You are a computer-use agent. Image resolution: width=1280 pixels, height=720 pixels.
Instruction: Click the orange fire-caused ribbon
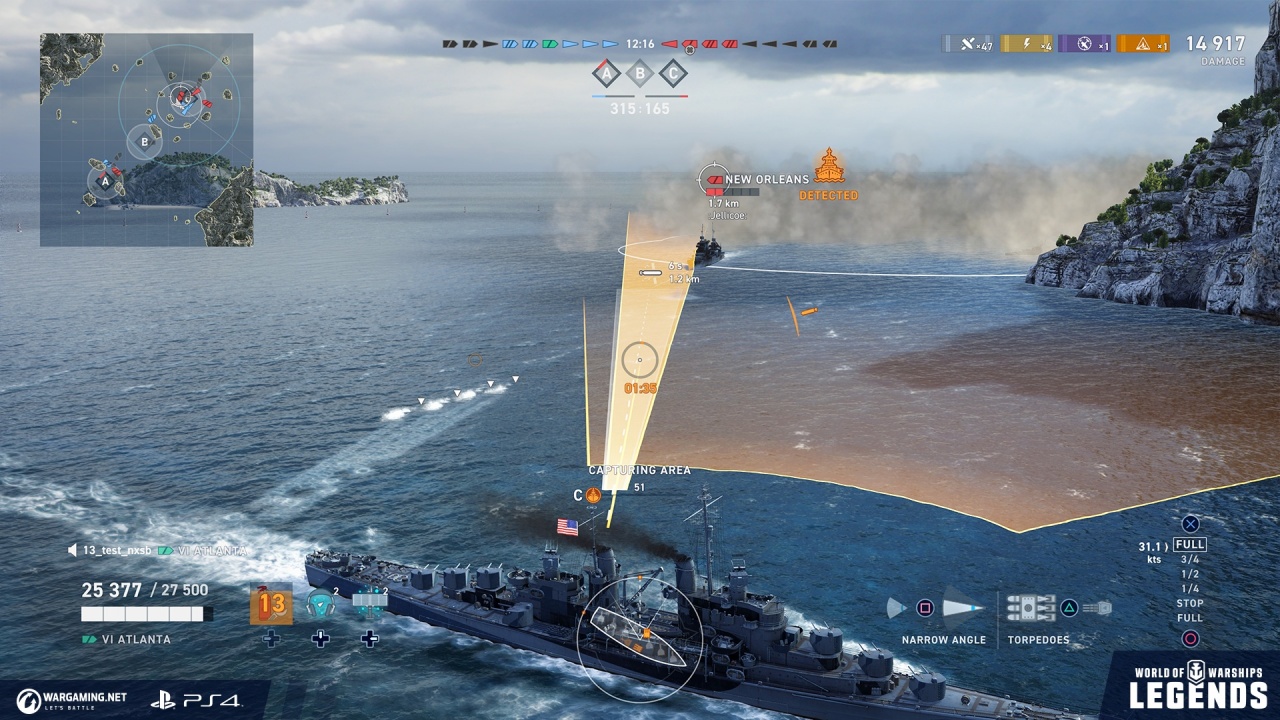1142,44
